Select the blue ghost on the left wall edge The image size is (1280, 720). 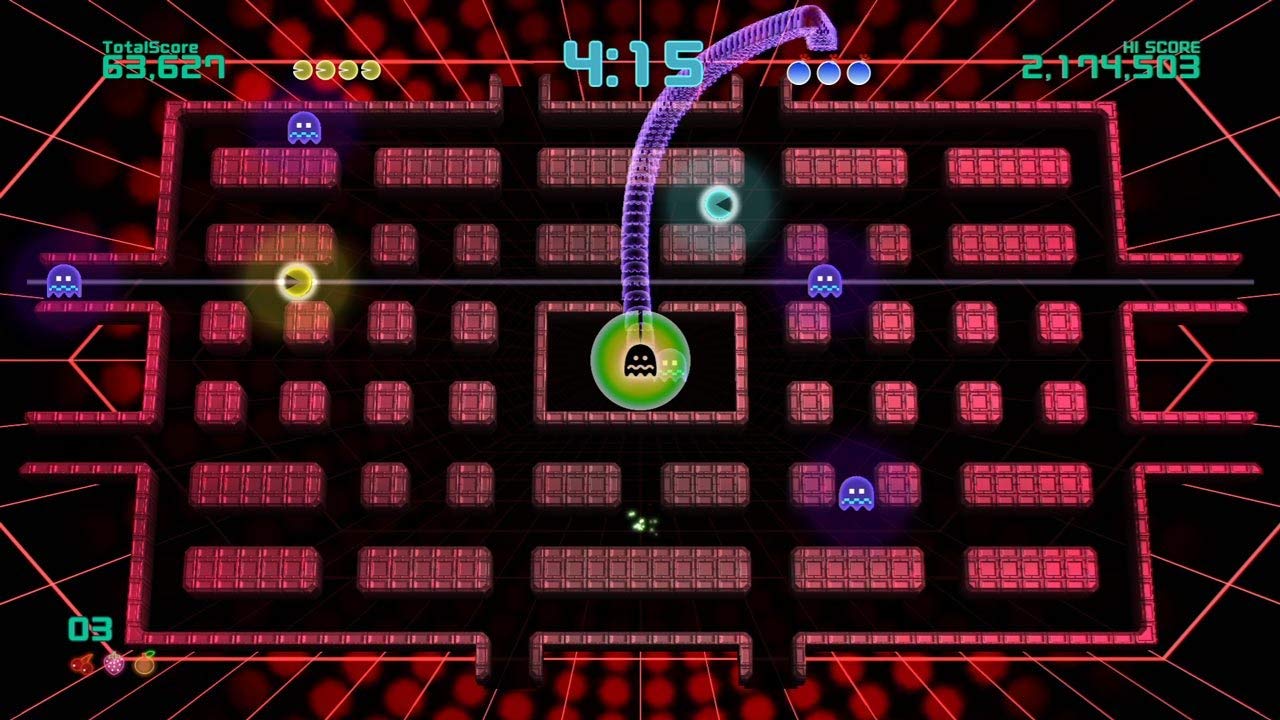coord(62,280)
